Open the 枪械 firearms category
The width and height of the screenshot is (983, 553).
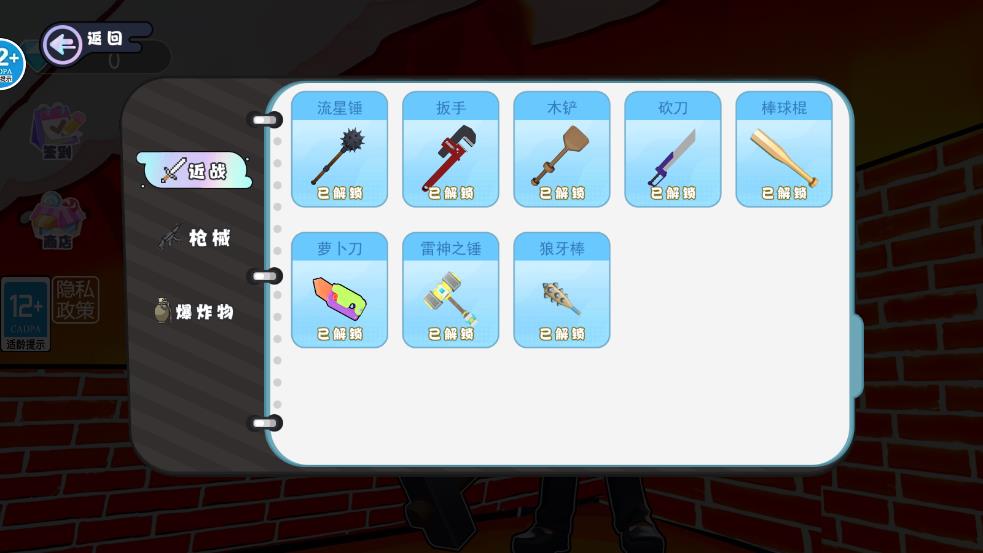(195, 238)
